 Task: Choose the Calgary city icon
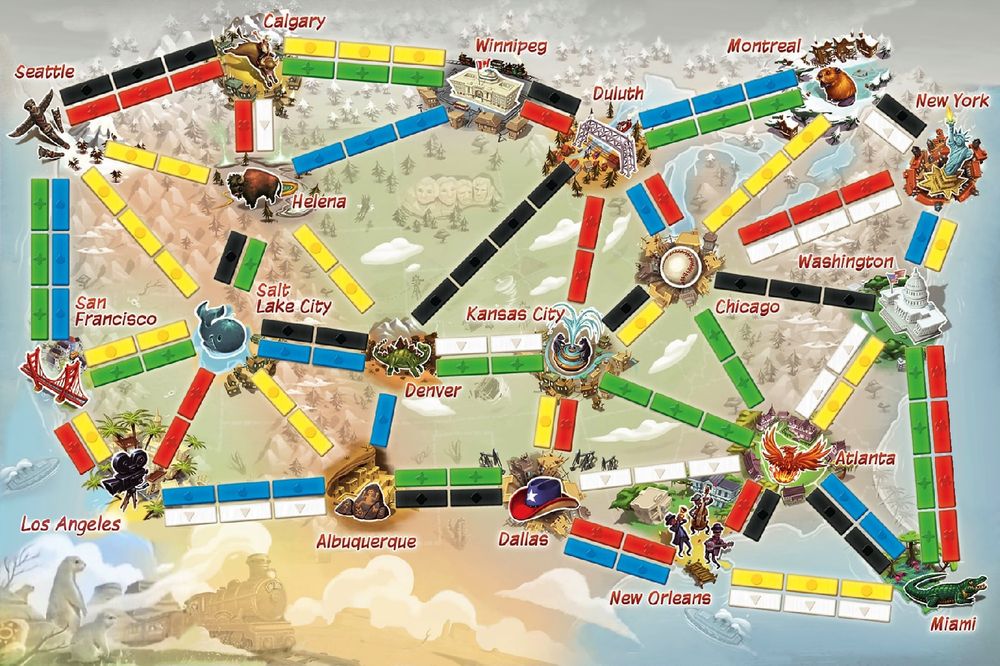pyautogui.click(x=246, y=66)
